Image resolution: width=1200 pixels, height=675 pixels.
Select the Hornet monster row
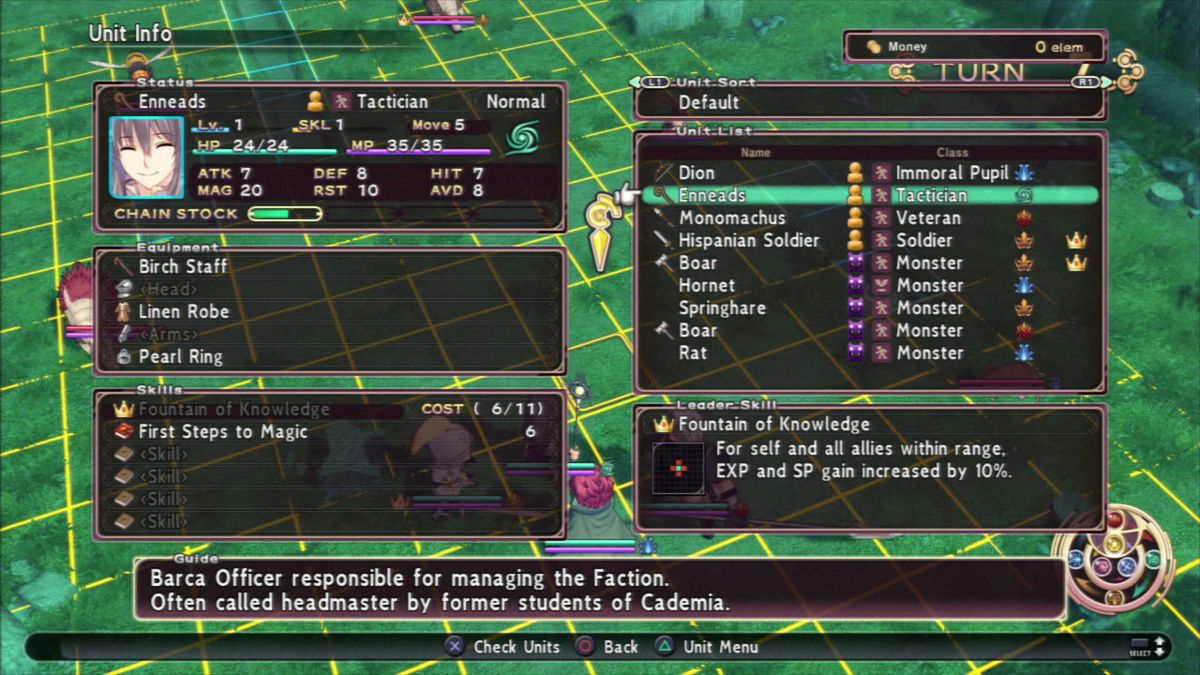tap(707, 286)
